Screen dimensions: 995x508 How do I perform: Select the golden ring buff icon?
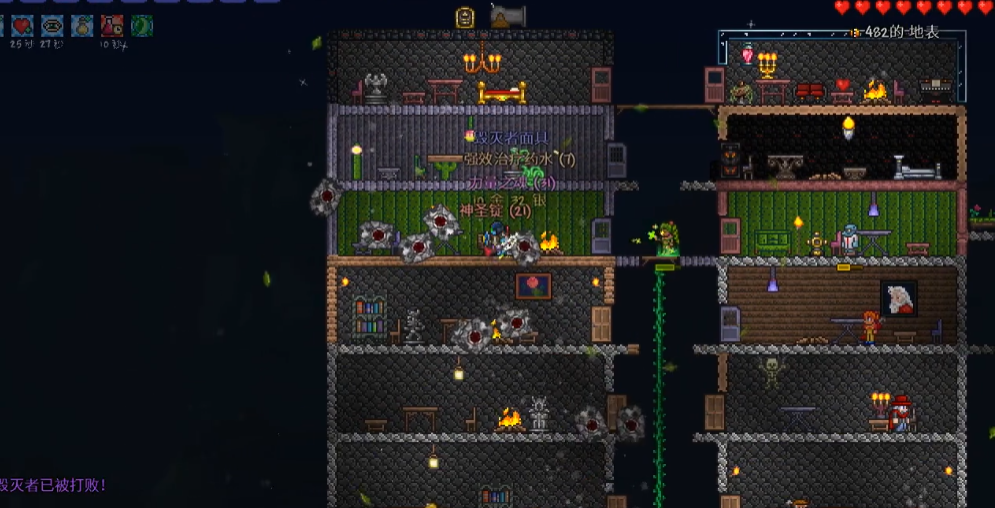coord(52,26)
